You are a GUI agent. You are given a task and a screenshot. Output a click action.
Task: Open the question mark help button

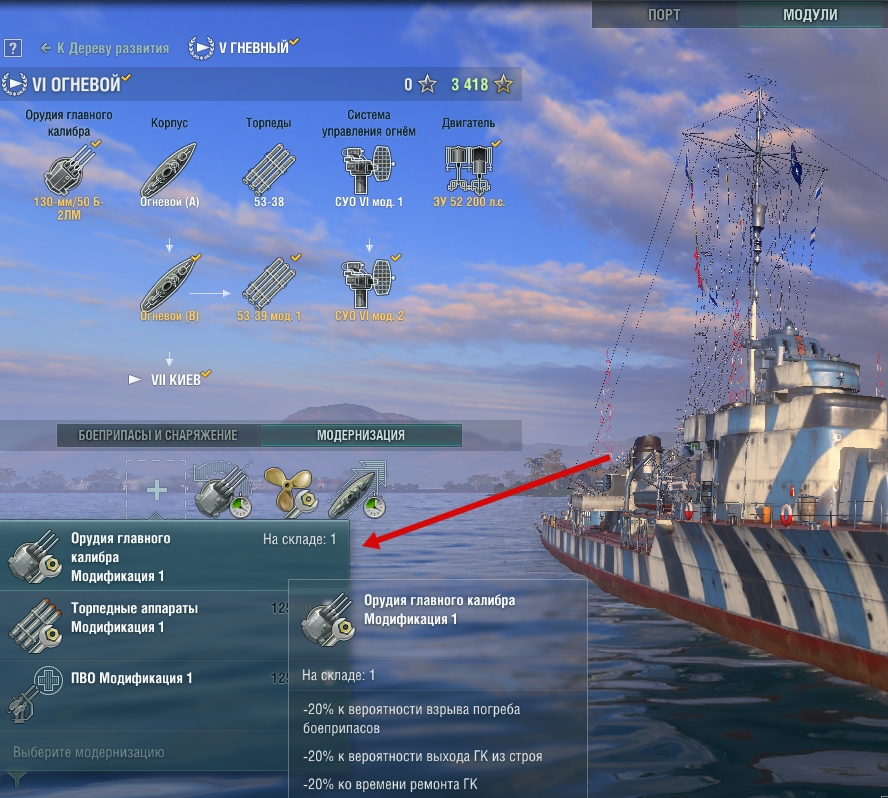[12, 48]
